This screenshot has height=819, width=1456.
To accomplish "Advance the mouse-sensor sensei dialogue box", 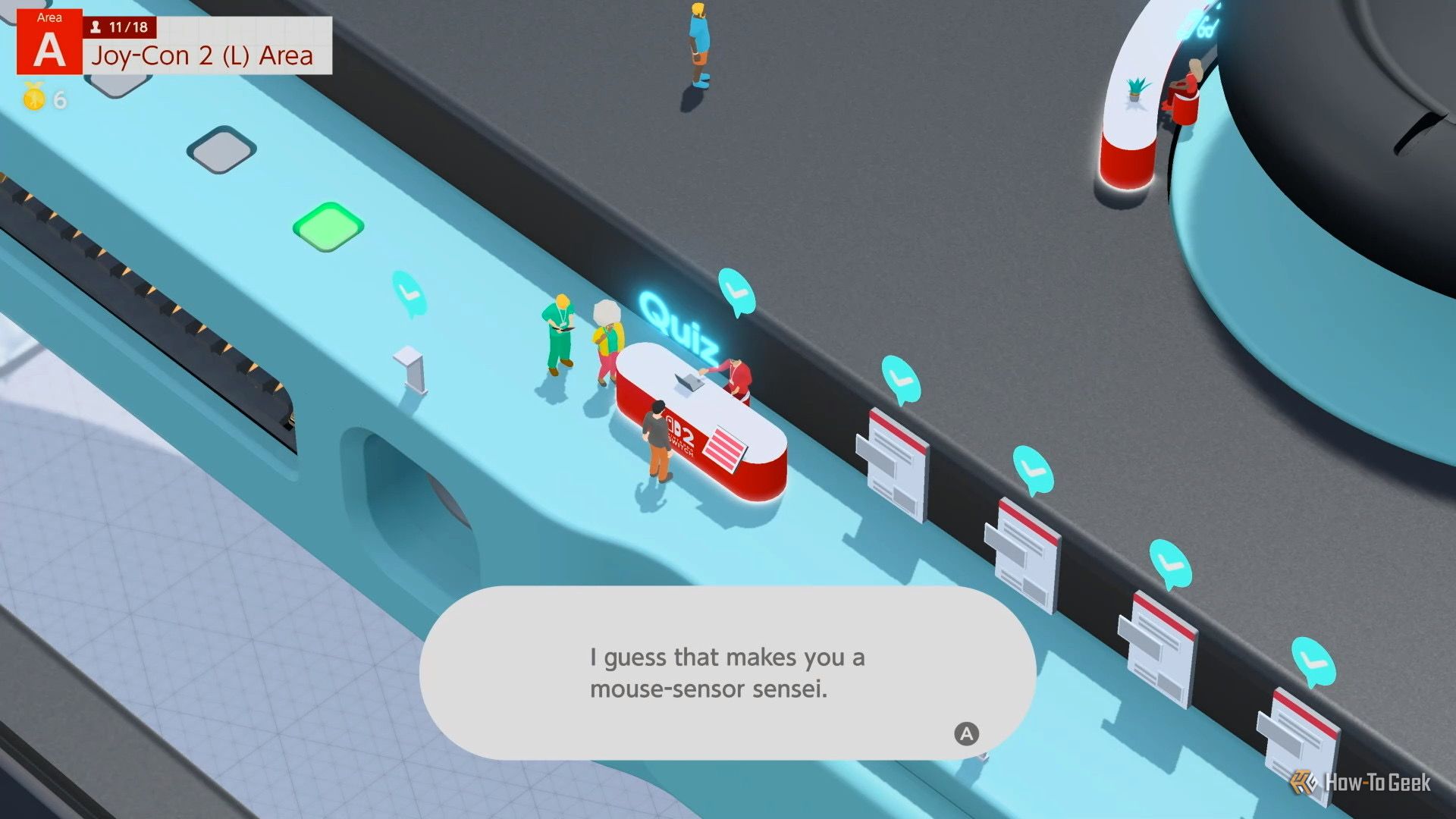I will [x=965, y=733].
